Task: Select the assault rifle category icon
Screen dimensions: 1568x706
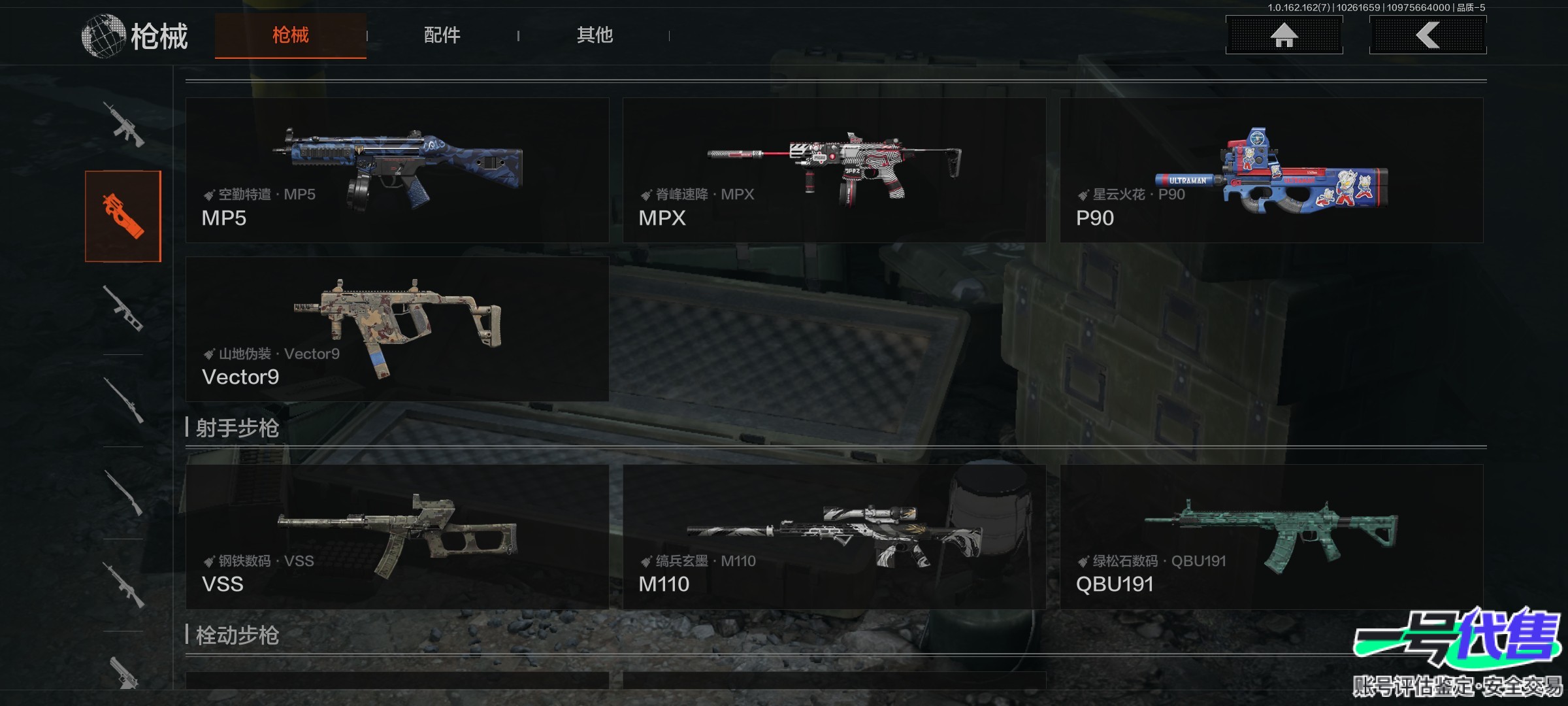Action: [x=123, y=124]
